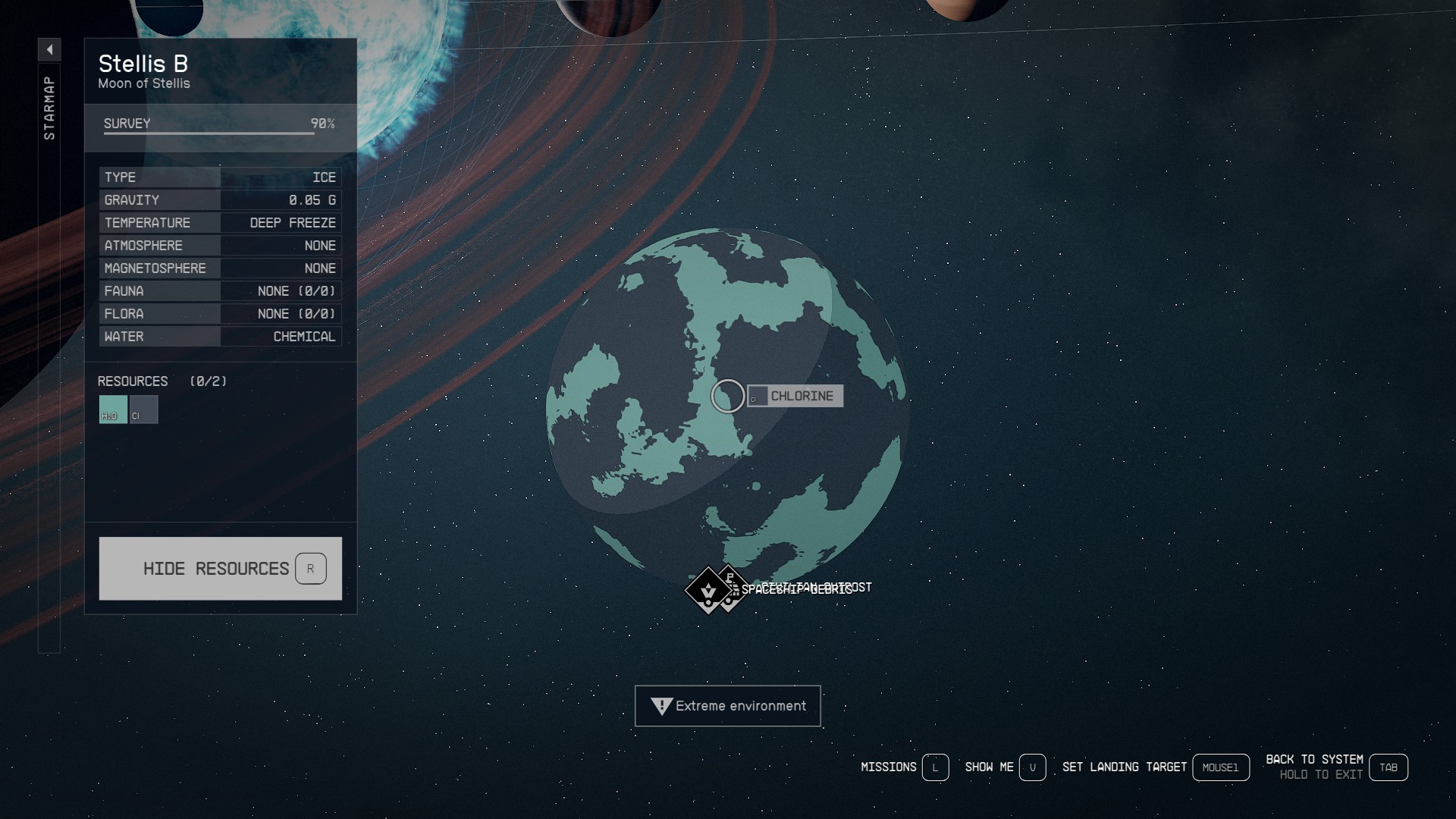Click the STARMAP sidebar label
1456x819 pixels.
[x=50, y=106]
